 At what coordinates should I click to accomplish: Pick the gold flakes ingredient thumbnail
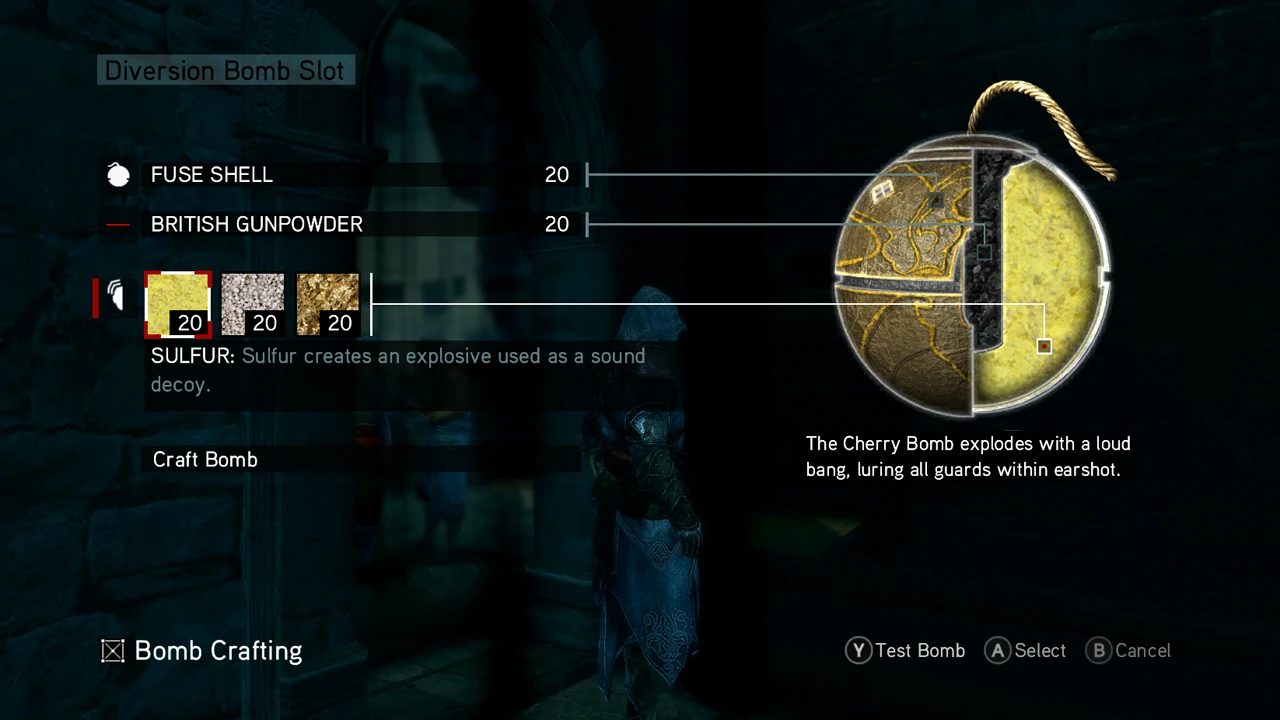pyautogui.click(x=327, y=303)
